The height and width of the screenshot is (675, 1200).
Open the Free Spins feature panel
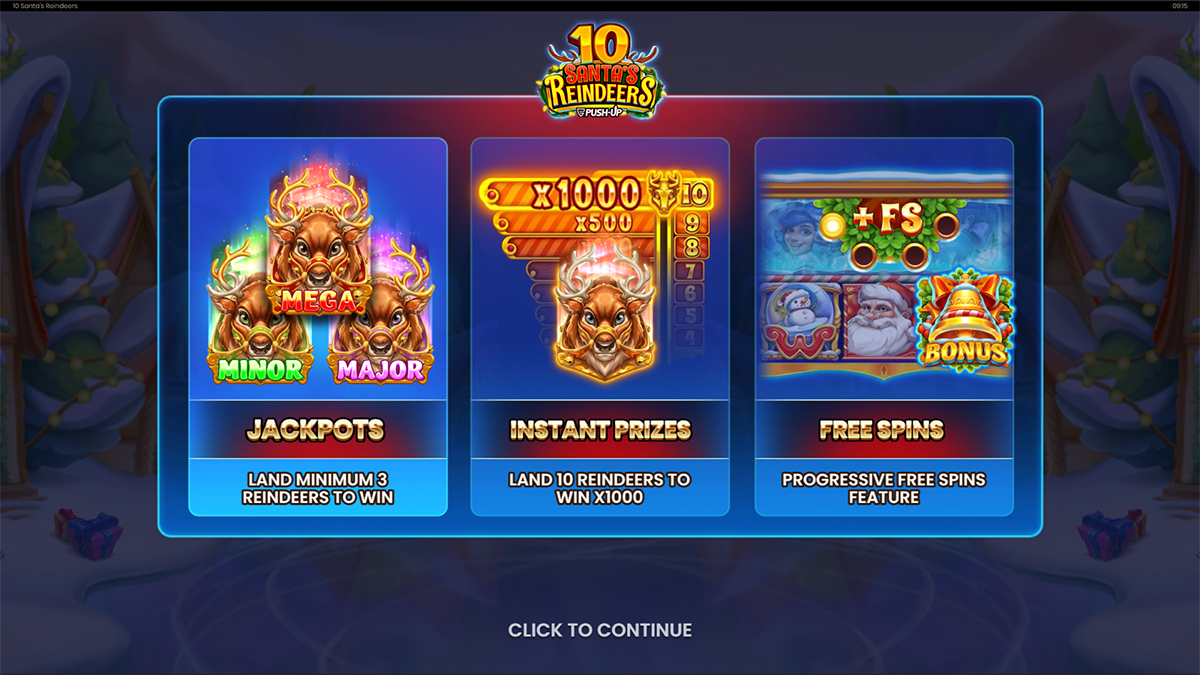tap(883, 327)
